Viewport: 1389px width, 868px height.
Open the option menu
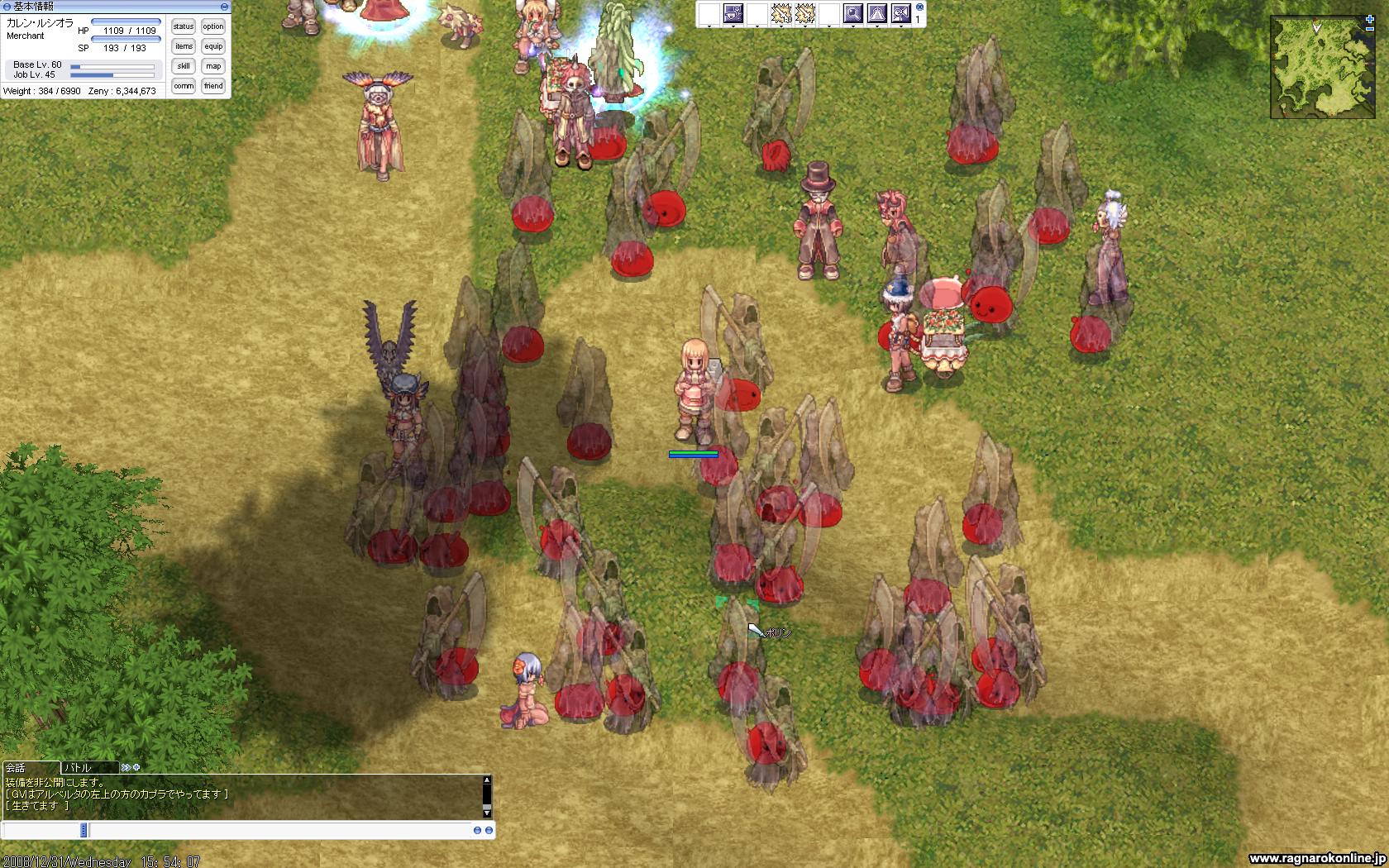[x=213, y=26]
